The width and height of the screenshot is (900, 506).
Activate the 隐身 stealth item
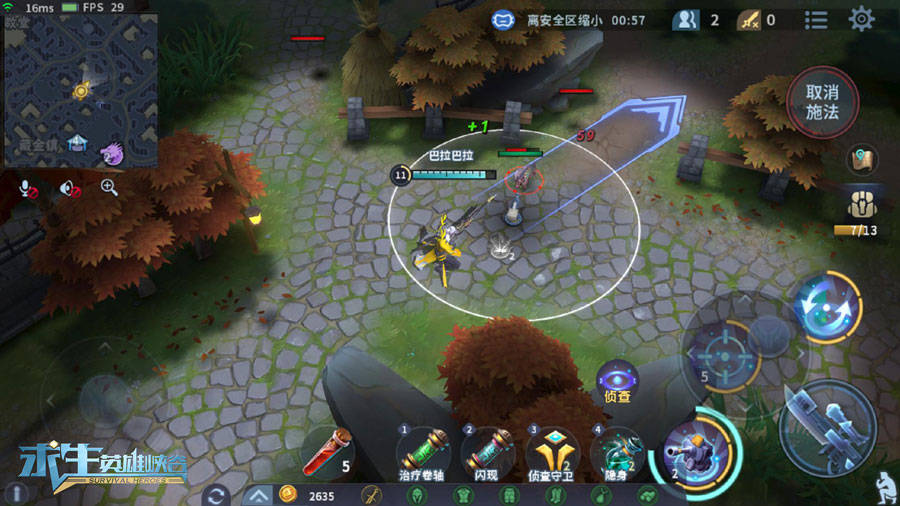click(x=616, y=450)
